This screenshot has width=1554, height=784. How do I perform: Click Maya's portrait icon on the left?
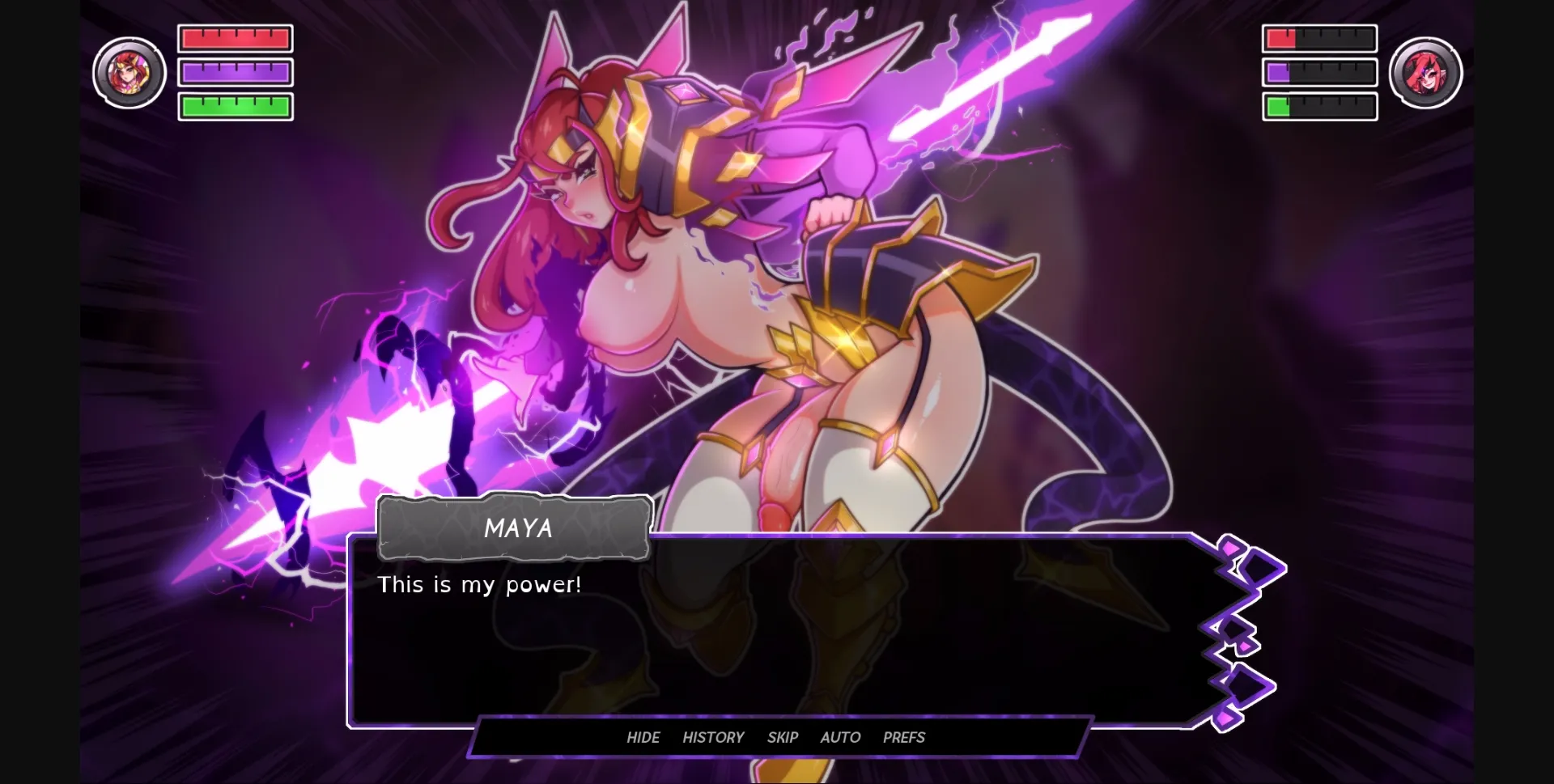129,72
